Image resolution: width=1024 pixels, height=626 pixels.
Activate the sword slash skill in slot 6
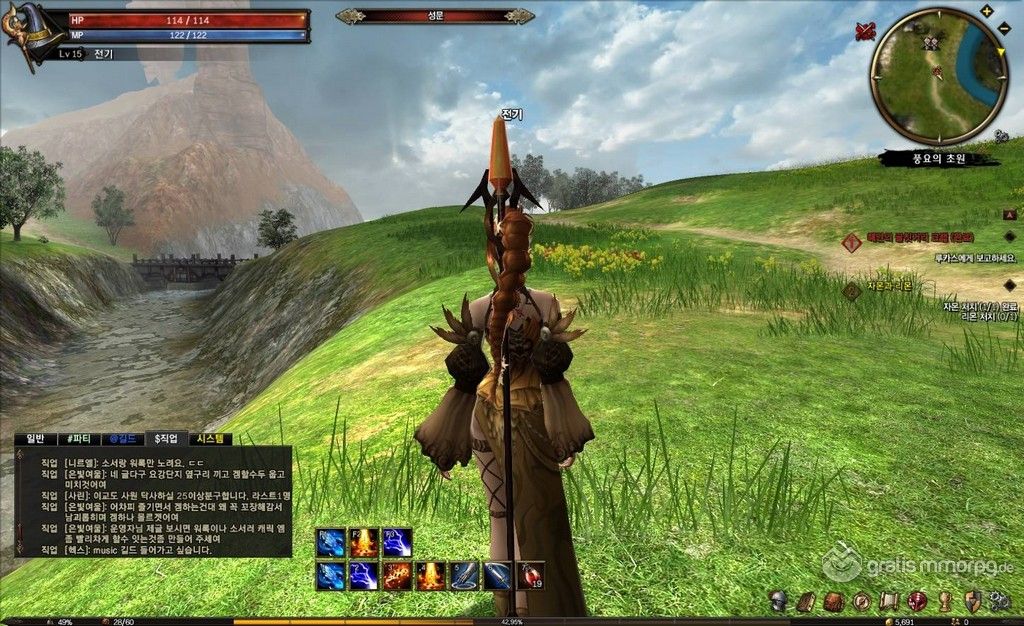497,576
